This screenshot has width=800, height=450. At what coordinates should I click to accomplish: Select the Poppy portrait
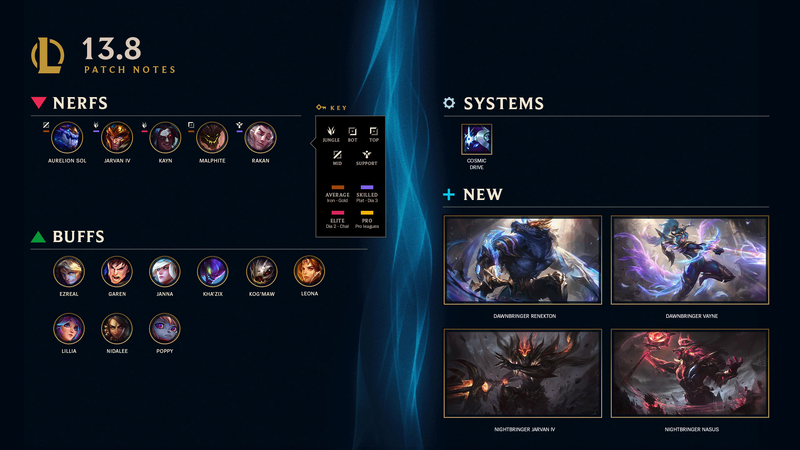point(165,328)
